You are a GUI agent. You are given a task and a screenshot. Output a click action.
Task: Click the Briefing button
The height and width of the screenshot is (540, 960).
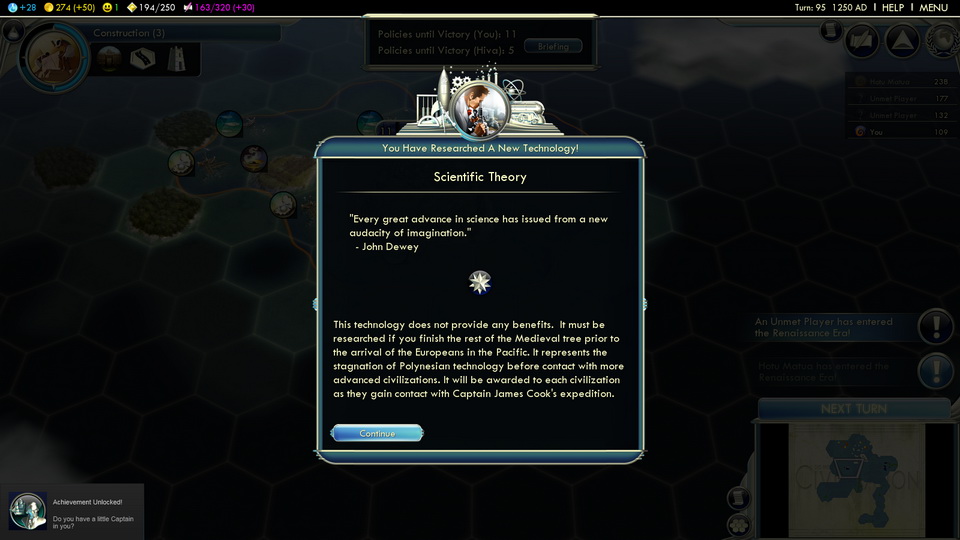(x=553, y=46)
